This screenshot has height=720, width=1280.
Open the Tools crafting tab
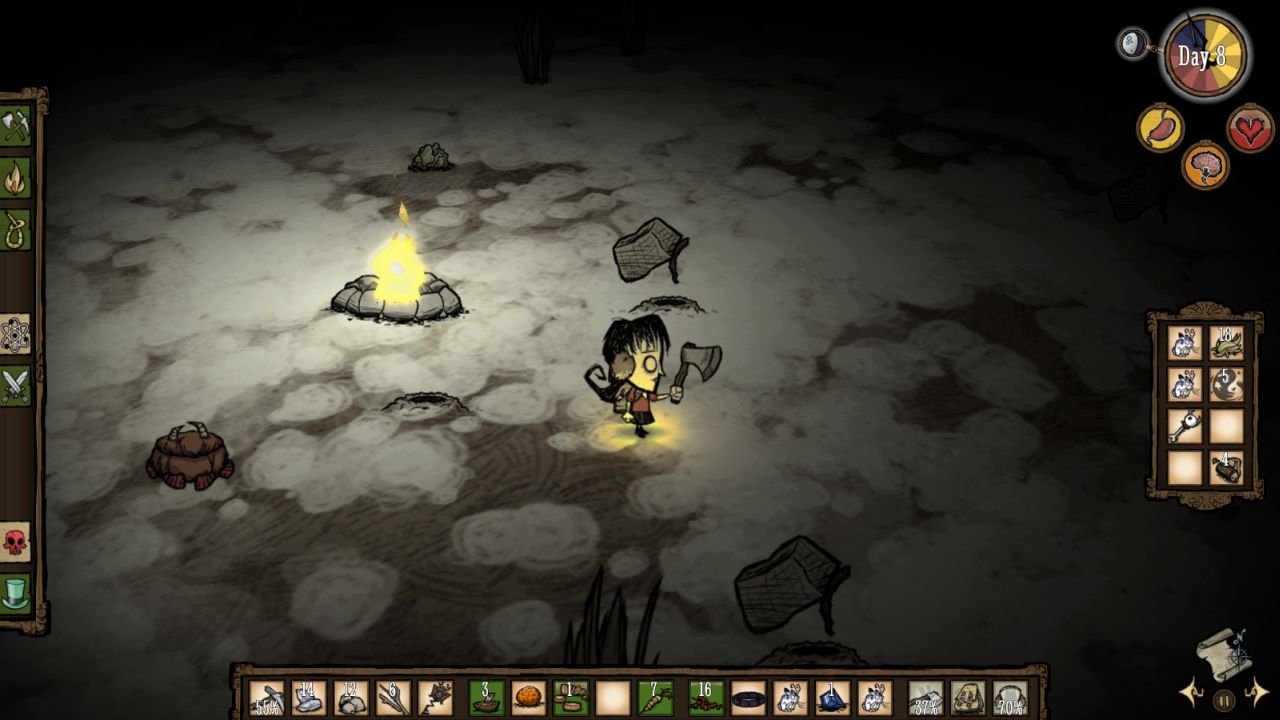(16, 126)
